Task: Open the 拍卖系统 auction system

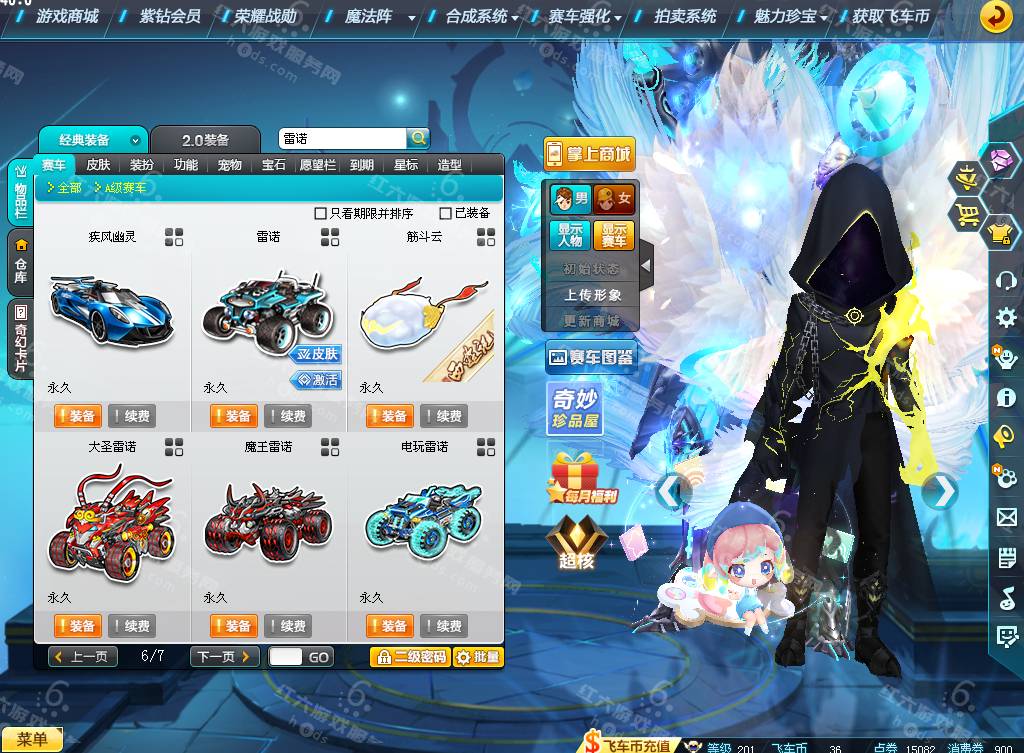Action: pos(685,16)
